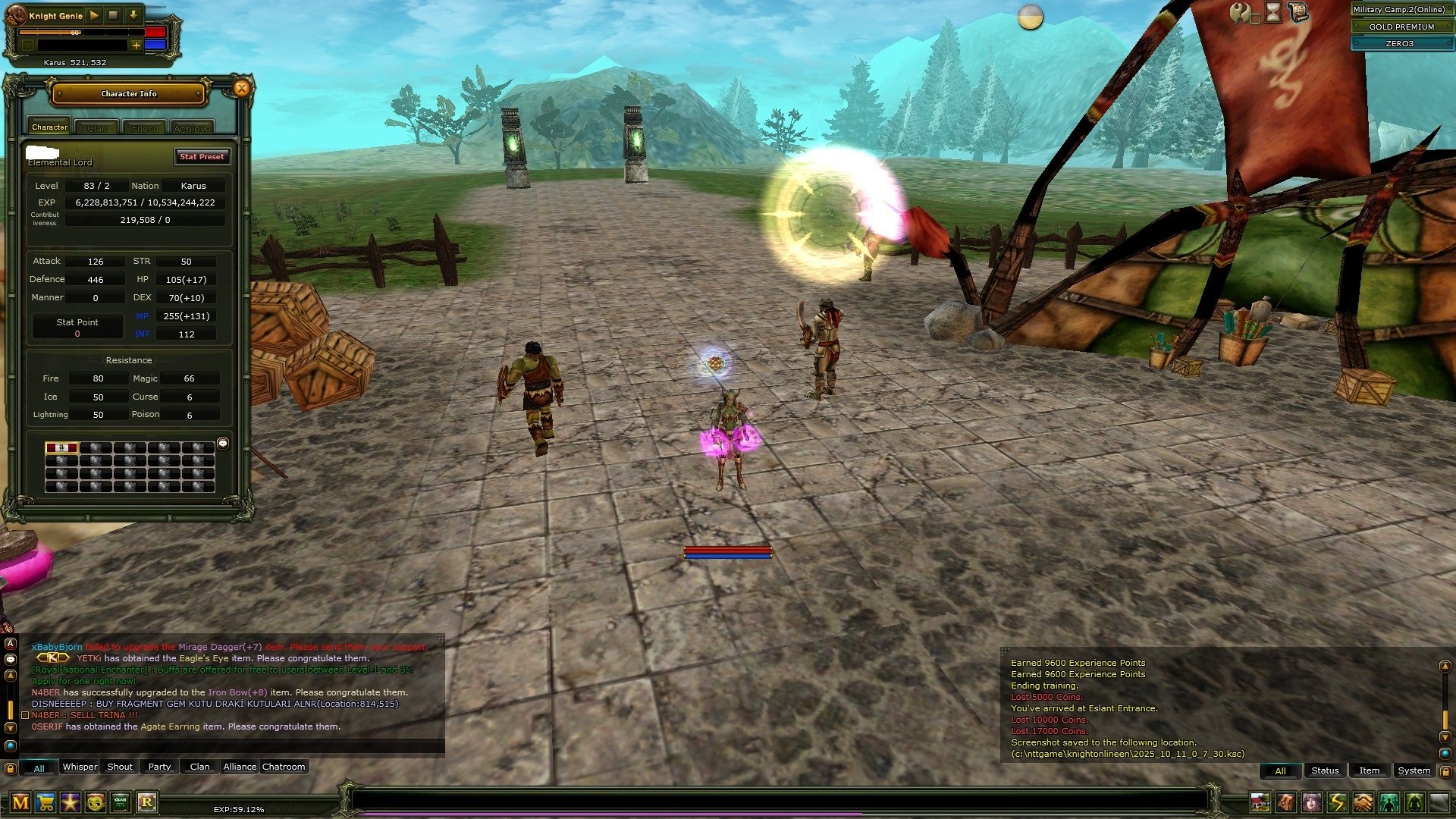
Task: Stop the Knight Genie
Action: (x=114, y=15)
